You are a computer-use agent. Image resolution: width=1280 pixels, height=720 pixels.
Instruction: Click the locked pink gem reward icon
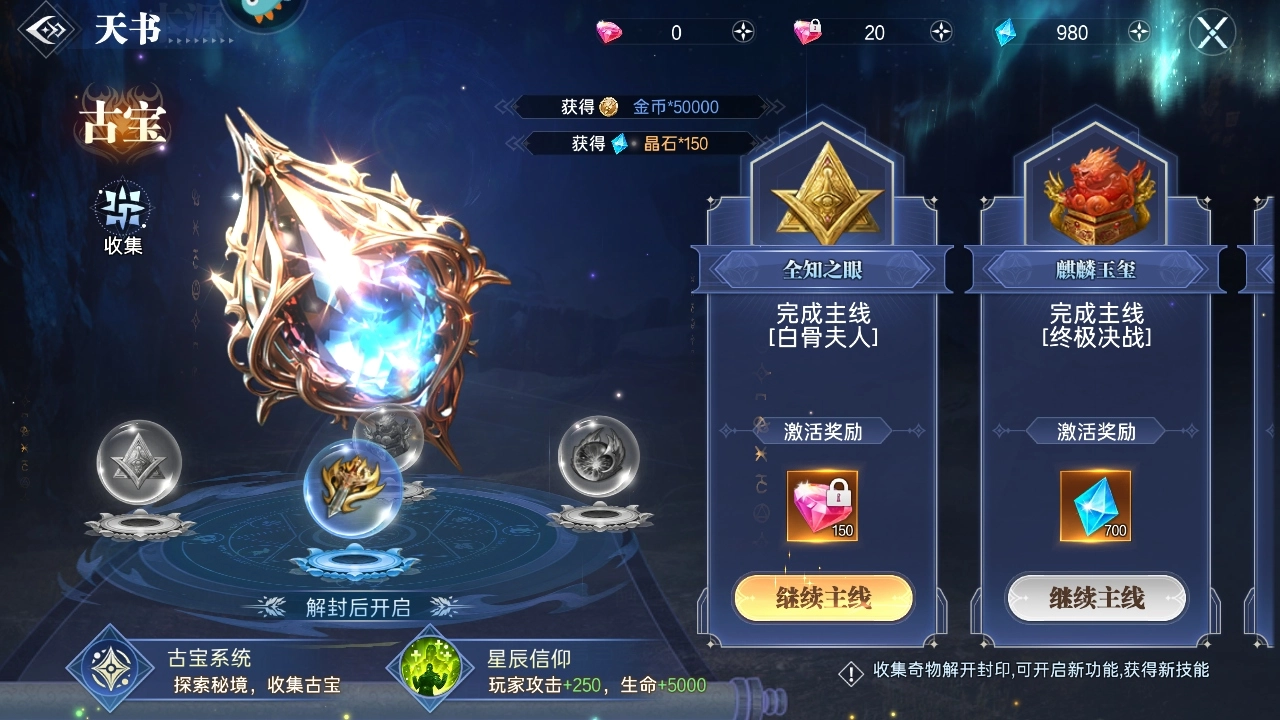pyautogui.click(x=822, y=508)
